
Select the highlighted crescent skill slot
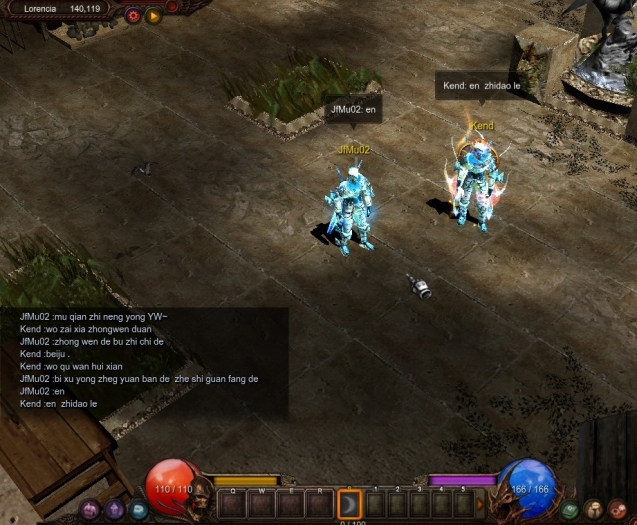click(349, 504)
